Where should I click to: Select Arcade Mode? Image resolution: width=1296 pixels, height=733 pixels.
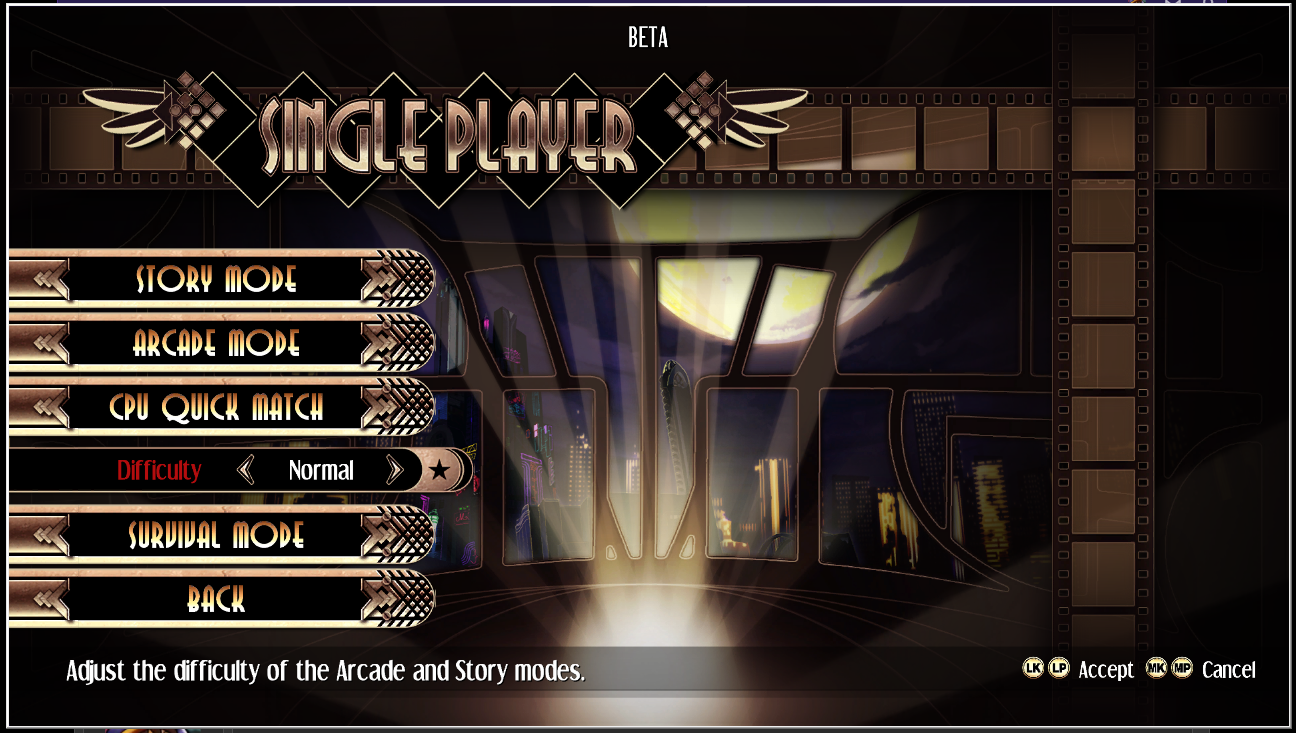pos(216,343)
